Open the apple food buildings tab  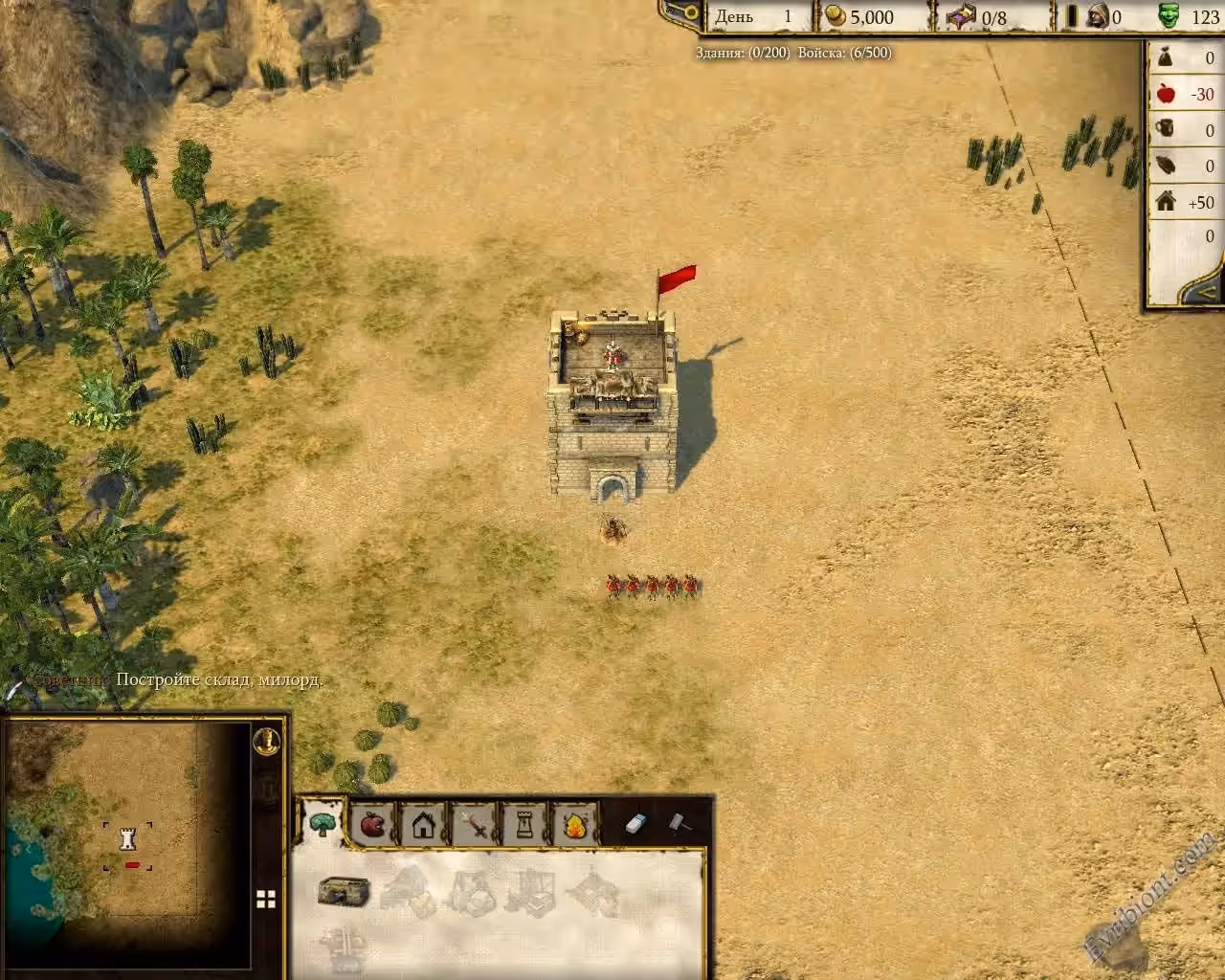pos(372,823)
